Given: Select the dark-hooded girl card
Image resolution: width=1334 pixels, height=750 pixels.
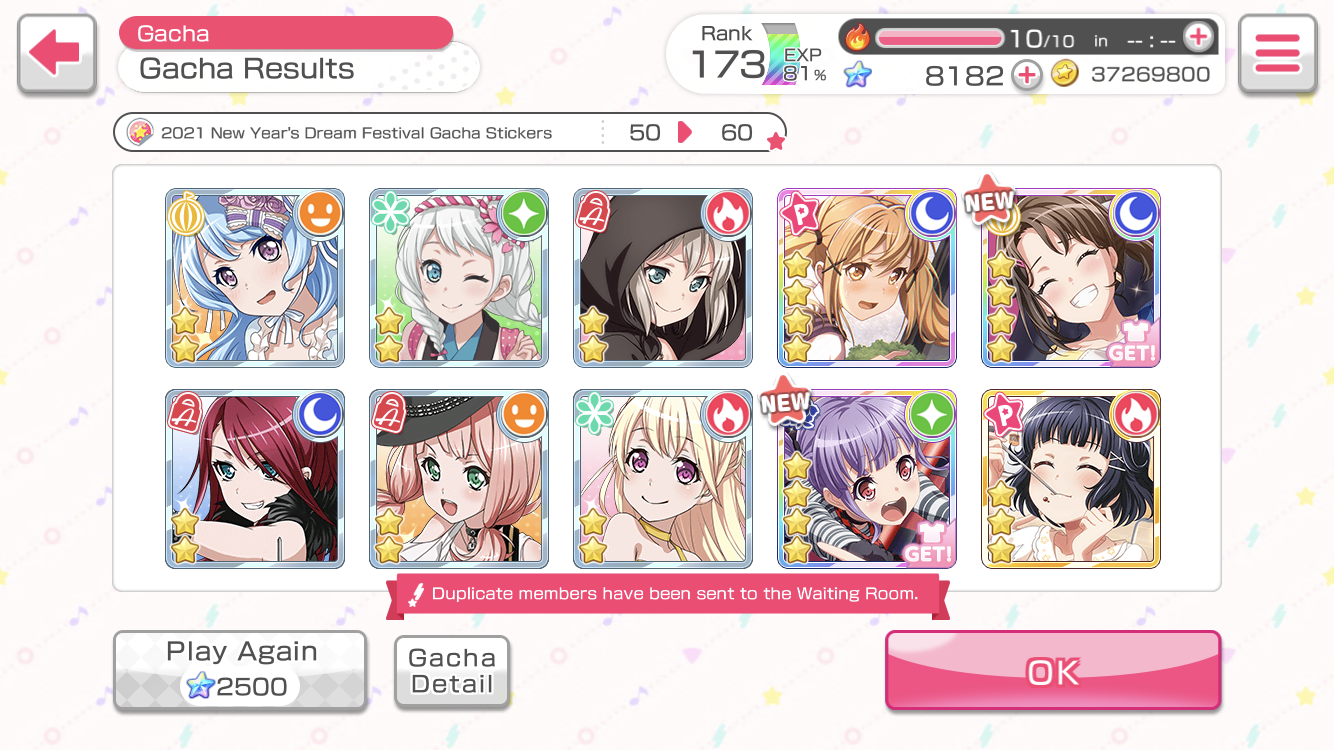Looking at the screenshot, I should click(x=663, y=278).
